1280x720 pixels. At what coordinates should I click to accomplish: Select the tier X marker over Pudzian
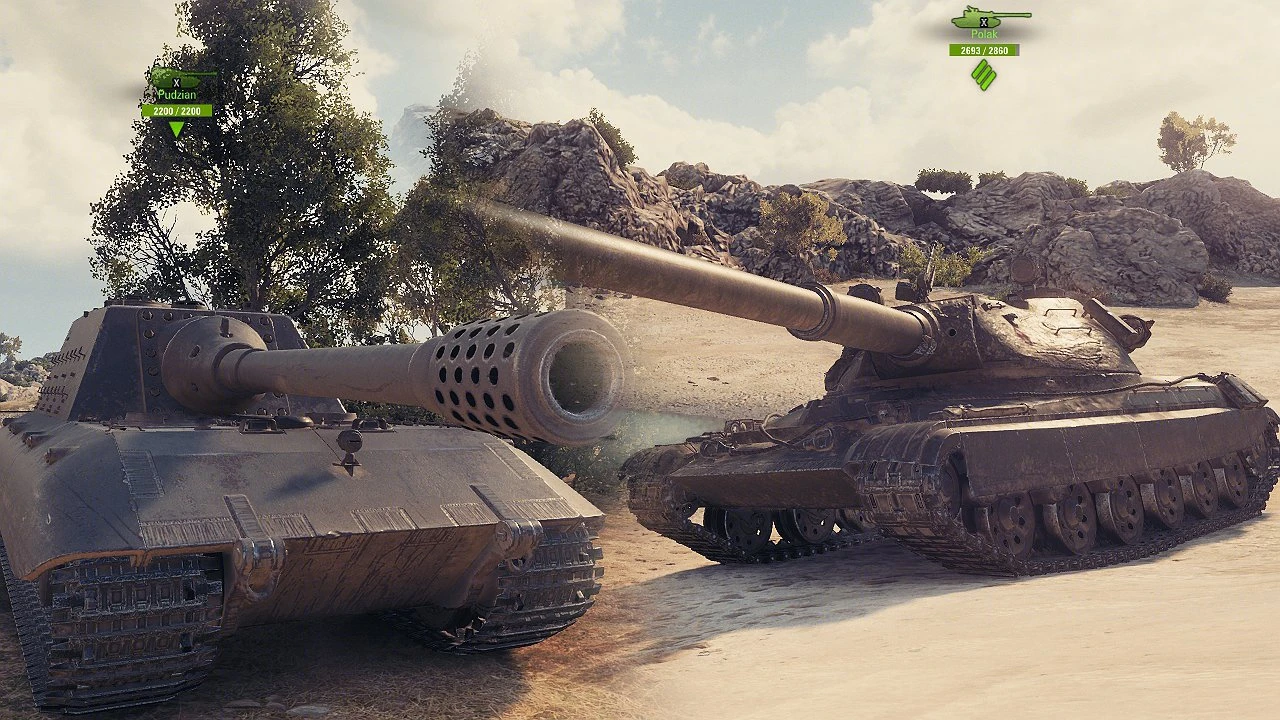tap(176, 83)
